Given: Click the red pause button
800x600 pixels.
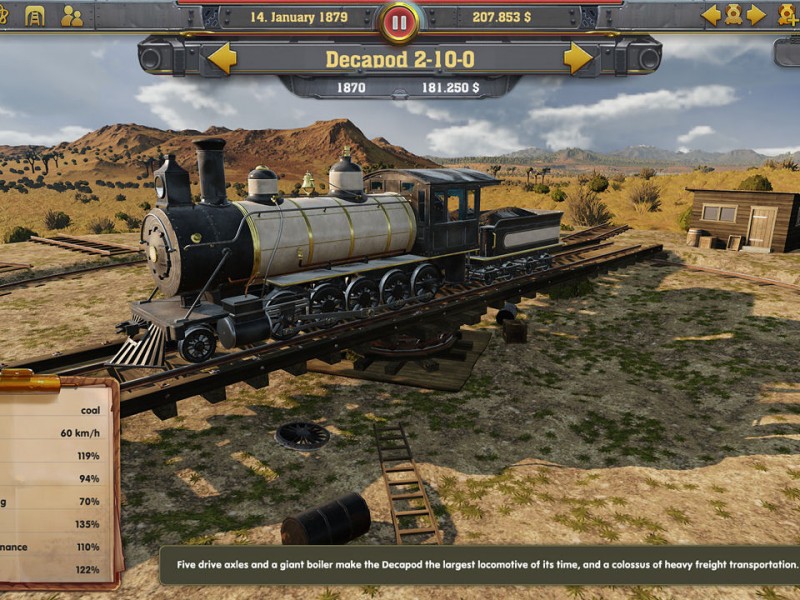Looking at the screenshot, I should [399, 21].
